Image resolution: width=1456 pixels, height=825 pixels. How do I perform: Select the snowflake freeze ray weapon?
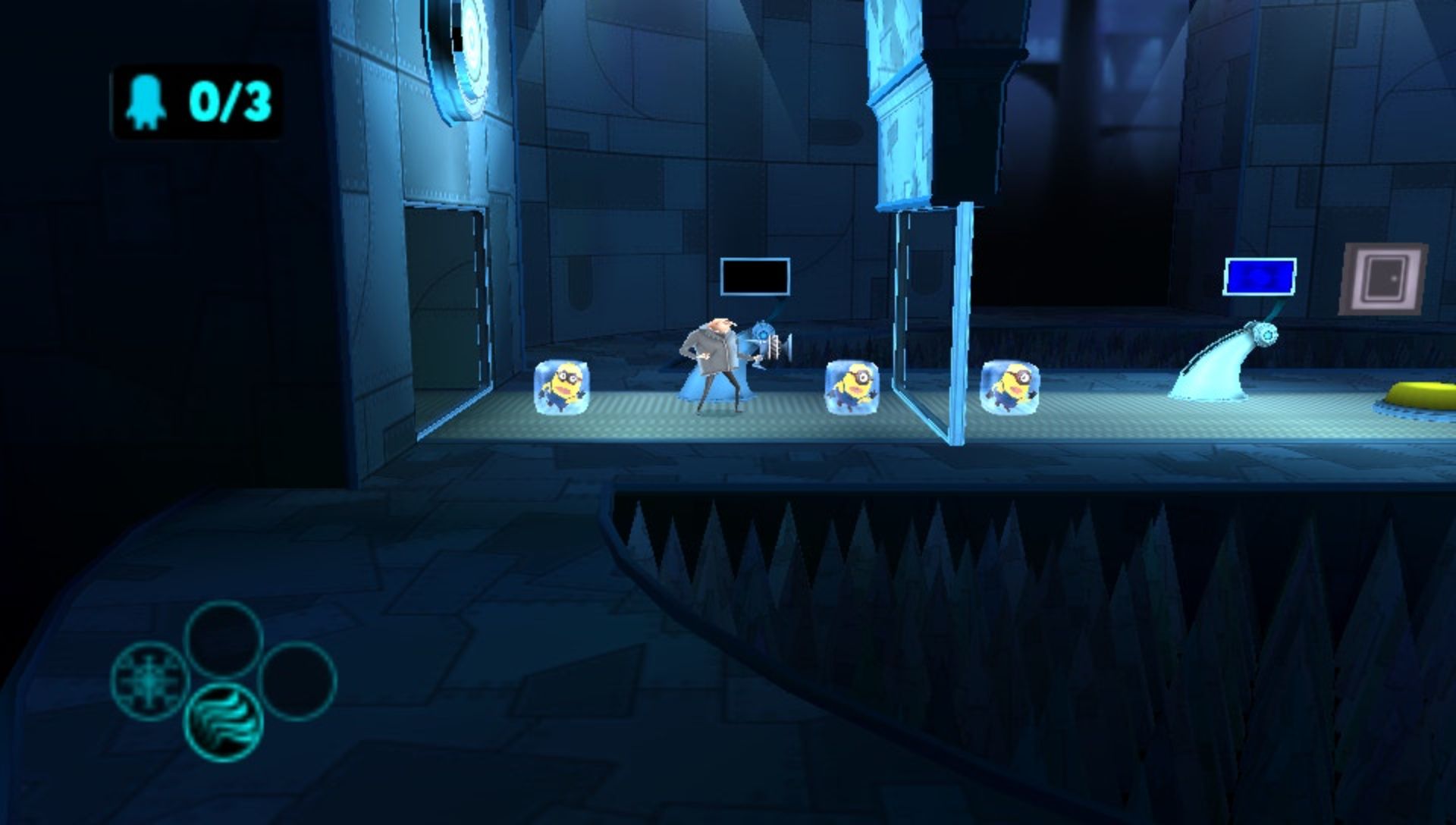[149, 679]
